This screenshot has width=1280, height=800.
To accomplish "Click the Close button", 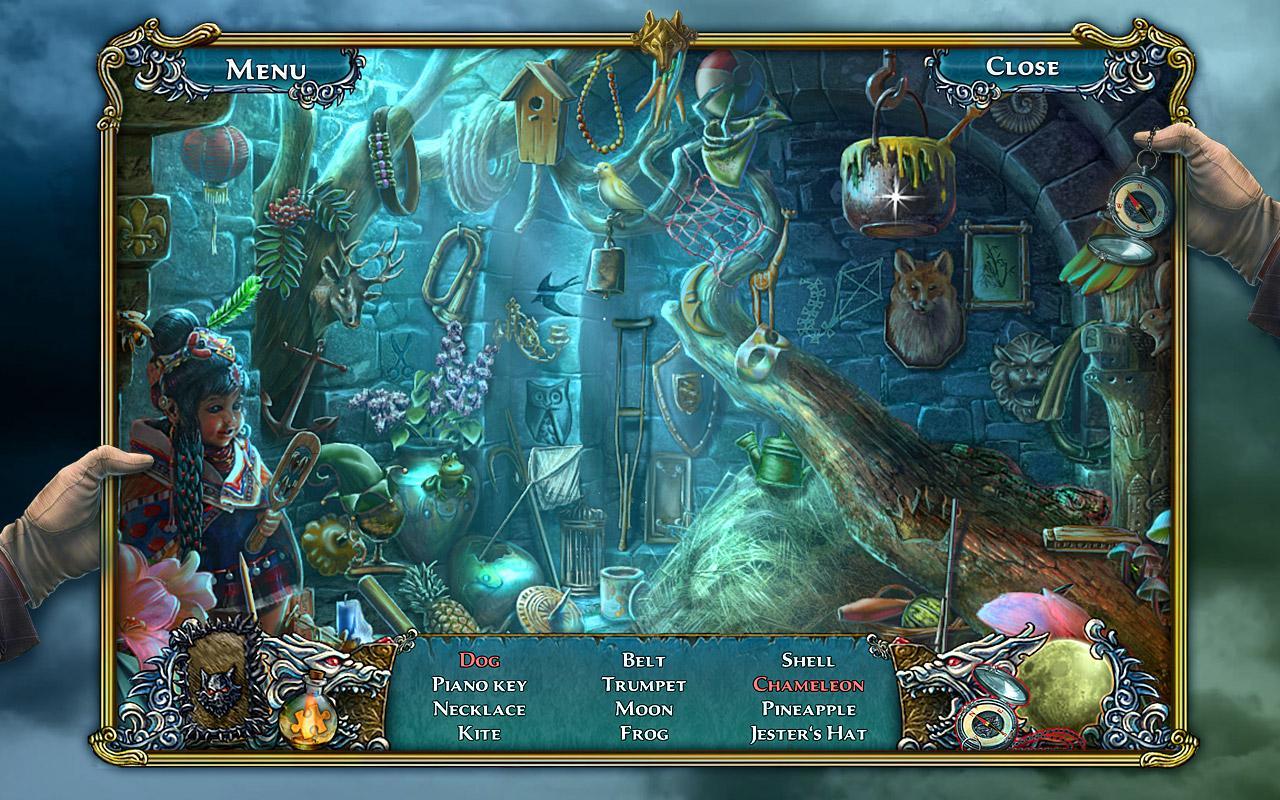I will point(1022,68).
